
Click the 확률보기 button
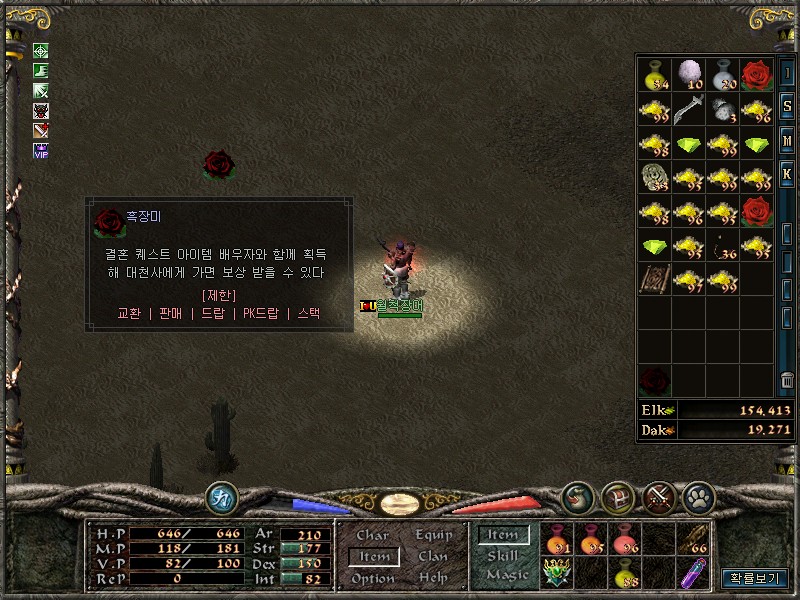[755, 578]
